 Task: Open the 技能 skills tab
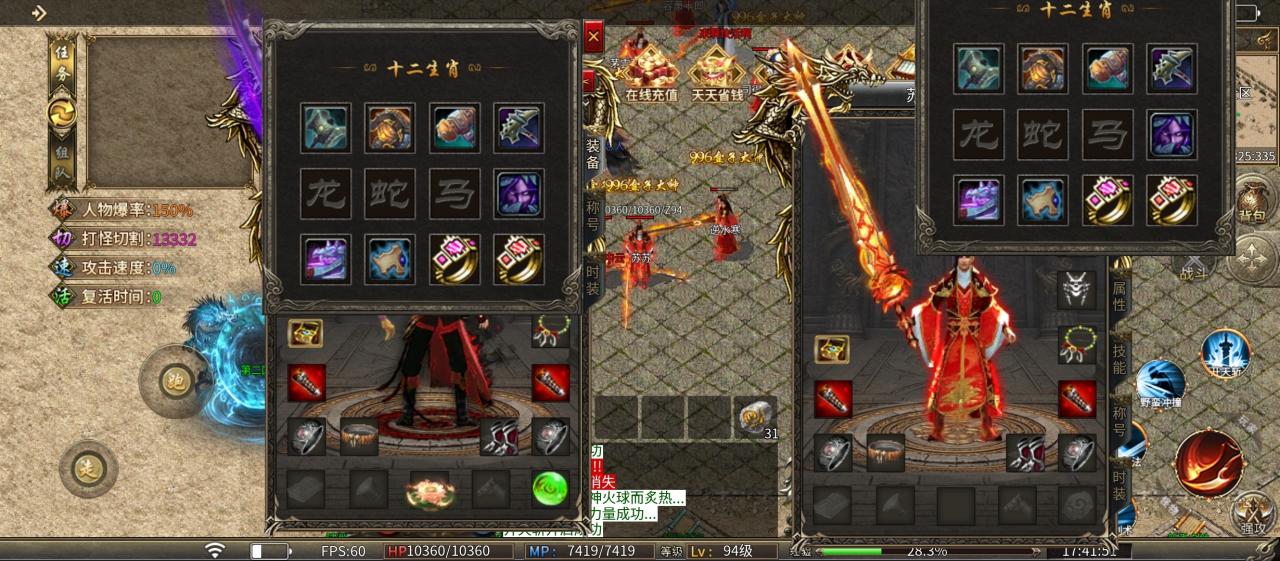1119,358
